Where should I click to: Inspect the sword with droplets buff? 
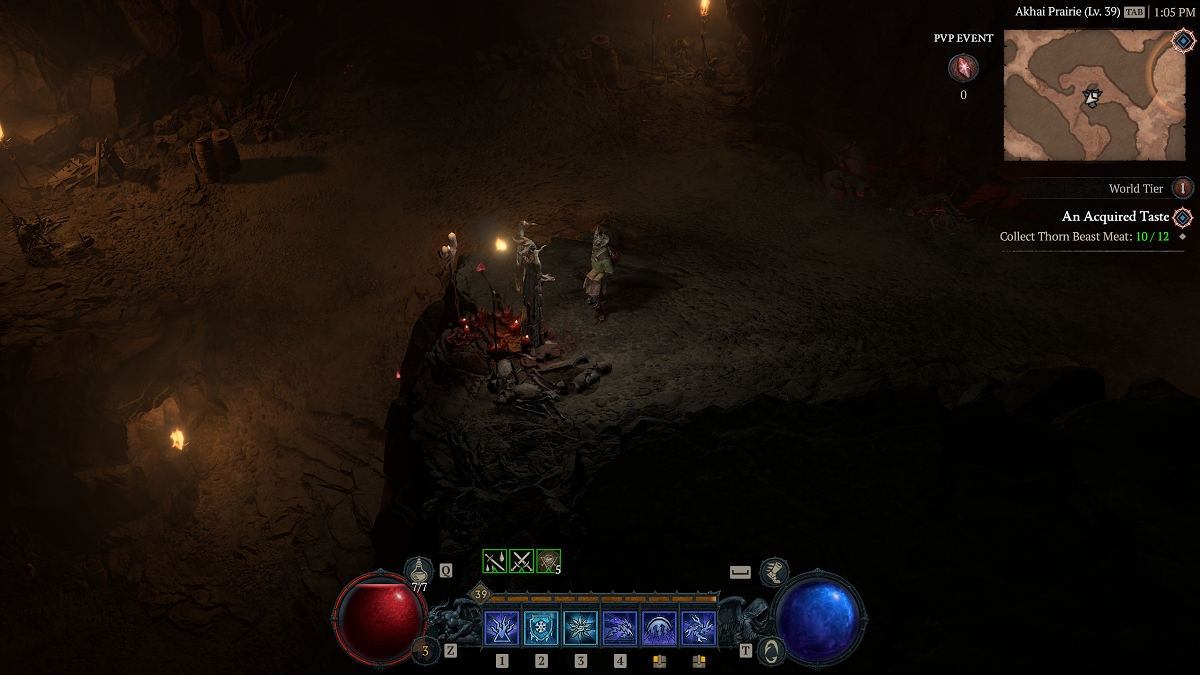pos(495,561)
